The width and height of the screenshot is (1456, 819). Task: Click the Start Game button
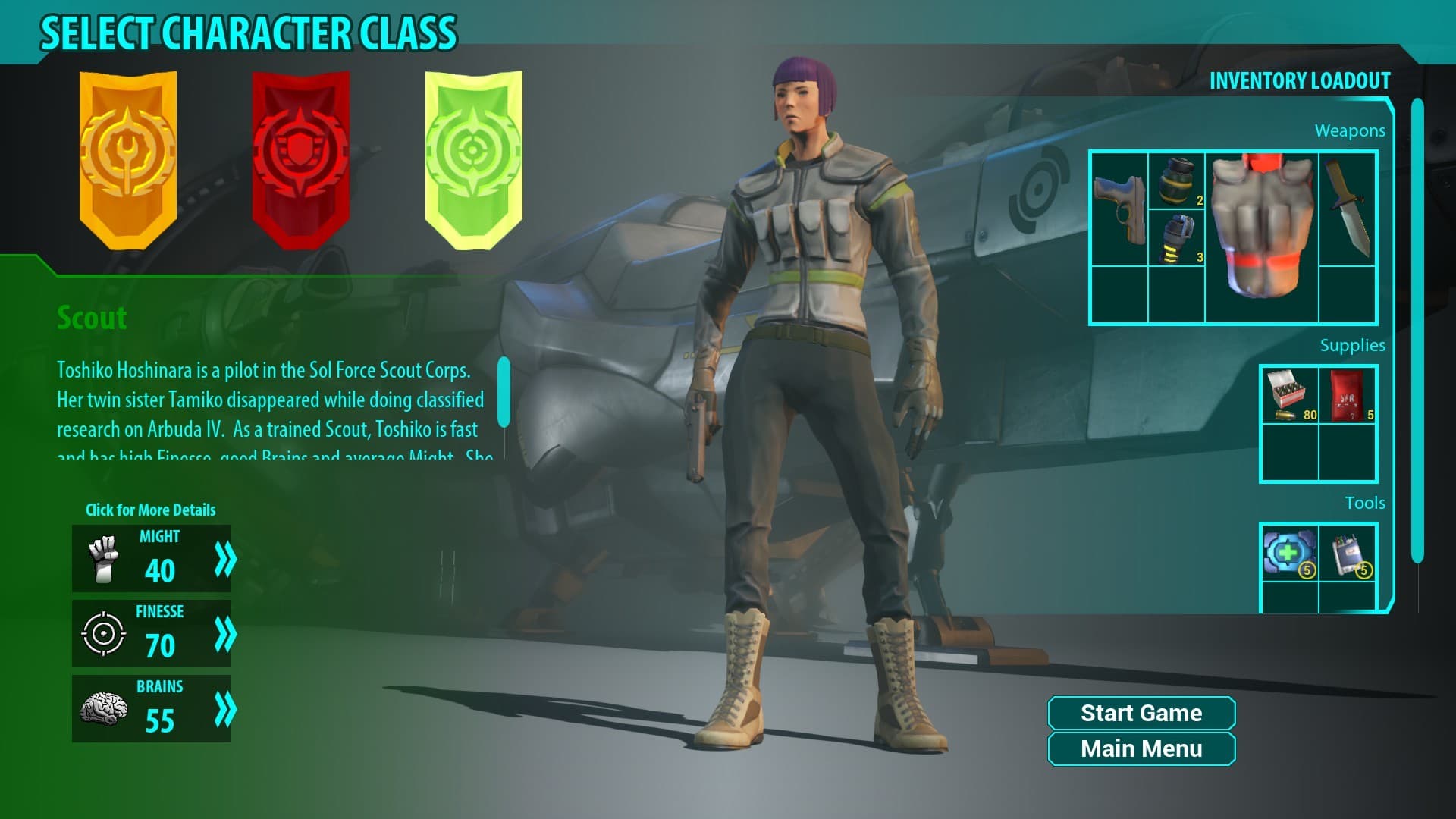pos(1141,713)
